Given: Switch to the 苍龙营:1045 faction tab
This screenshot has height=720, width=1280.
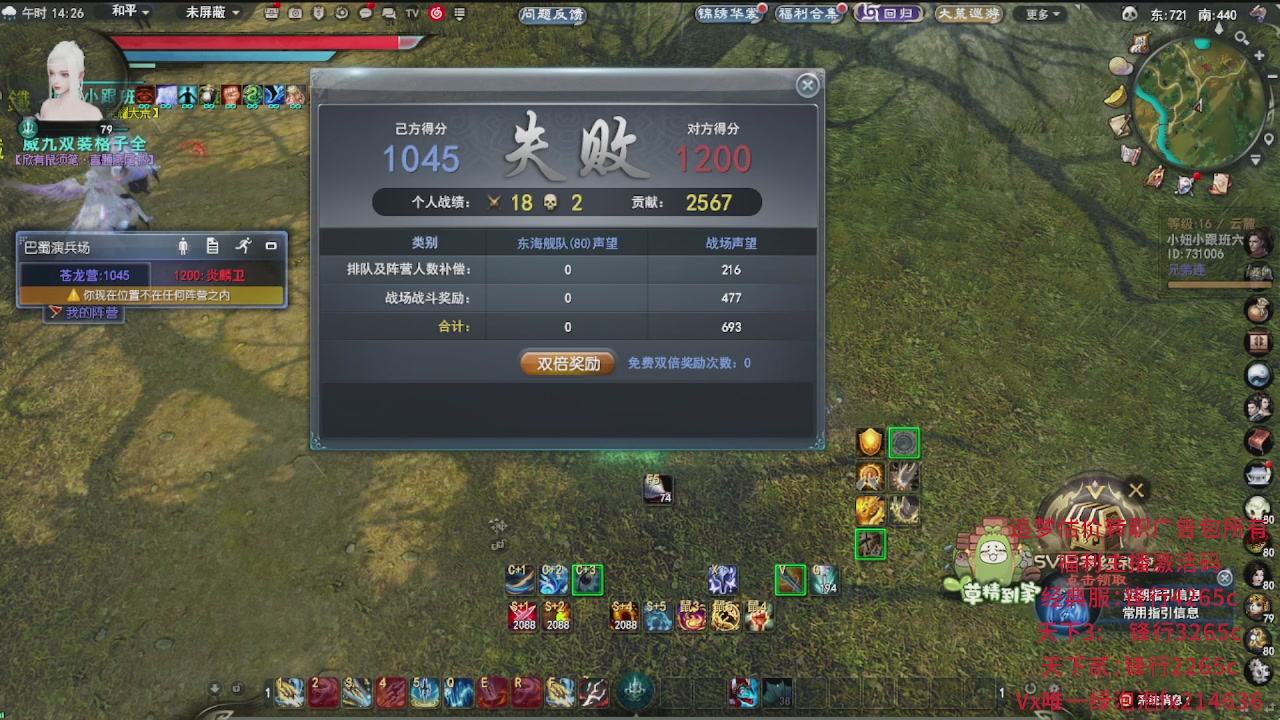Looking at the screenshot, I should (95, 274).
